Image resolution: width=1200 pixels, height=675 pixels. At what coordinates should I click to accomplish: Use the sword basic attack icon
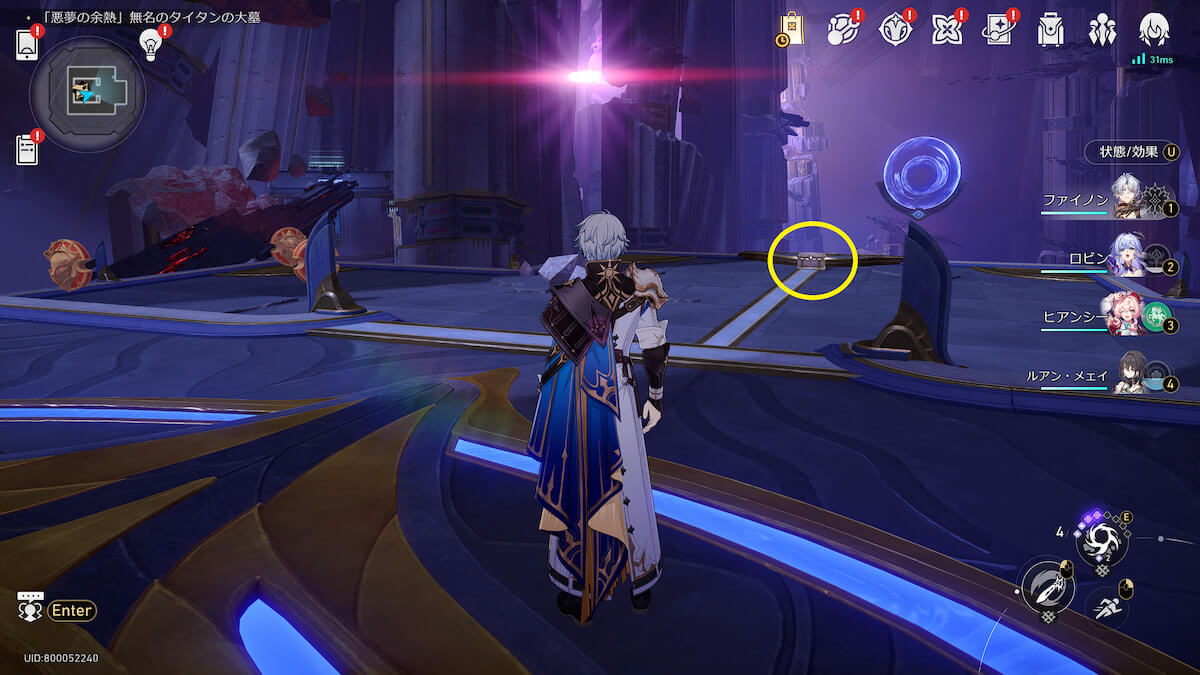(x=1046, y=587)
